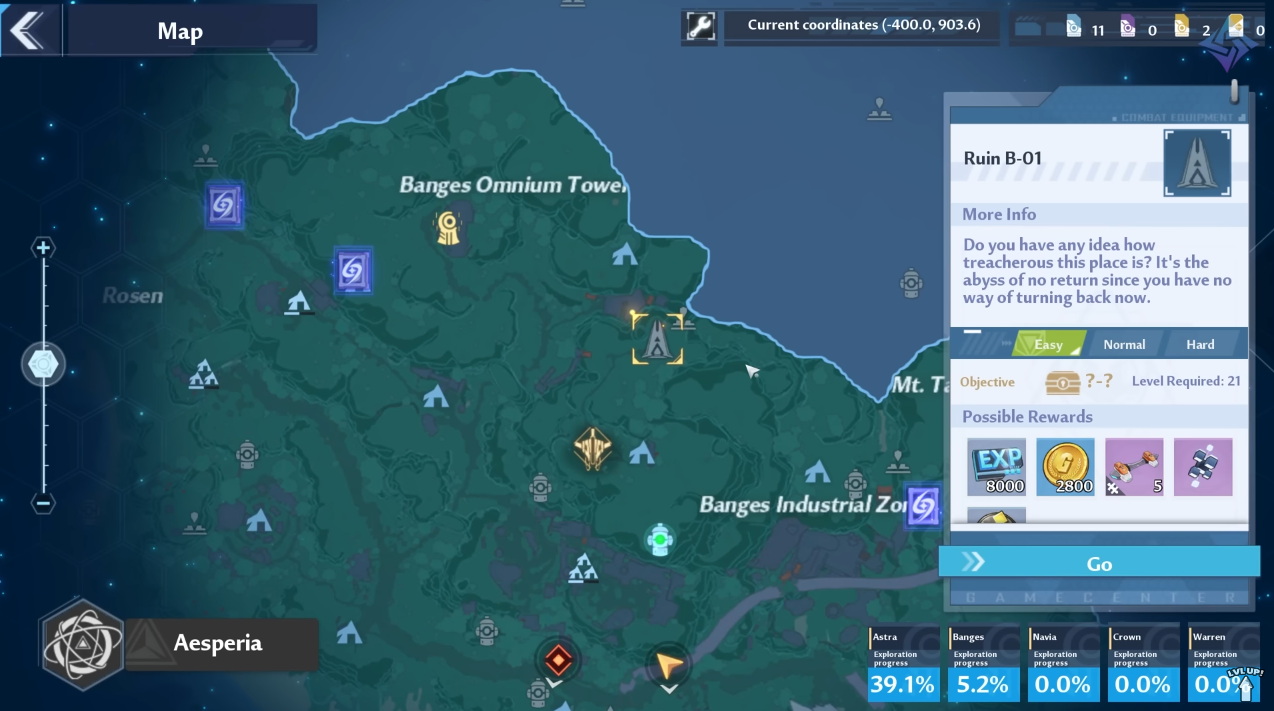Go back using the arrow button
This screenshot has width=1274, height=711.
[28, 31]
